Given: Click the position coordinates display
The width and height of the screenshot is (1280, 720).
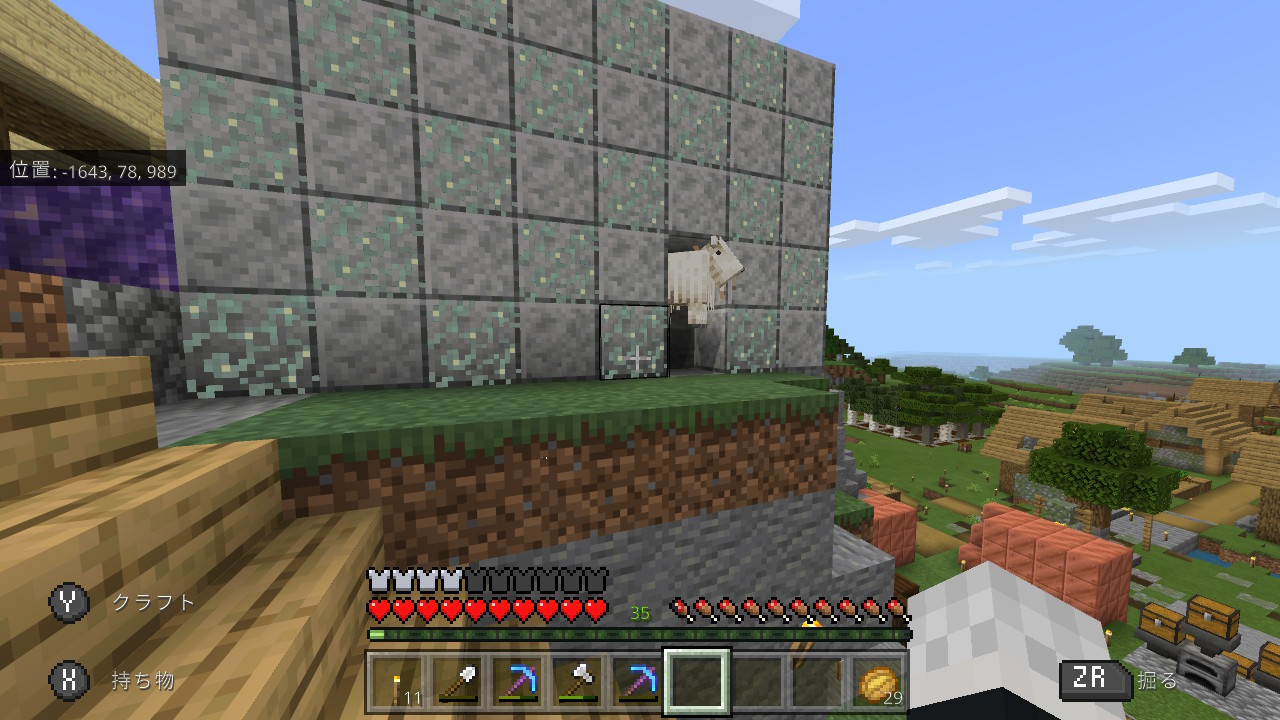Looking at the screenshot, I should click(x=90, y=171).
